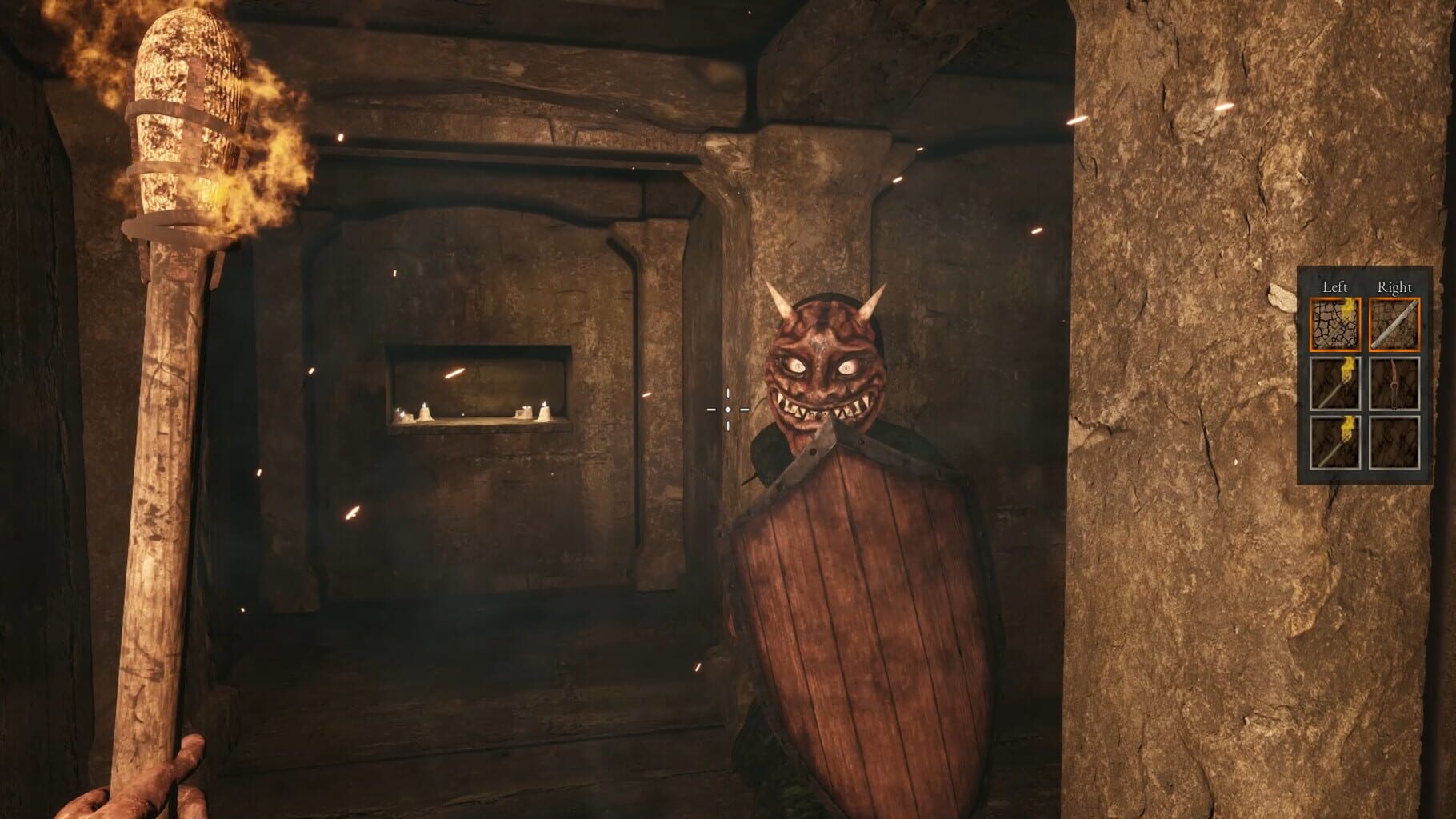
Task: Open the bottom-right empty slot for item placement
Action: point(1394,444)
